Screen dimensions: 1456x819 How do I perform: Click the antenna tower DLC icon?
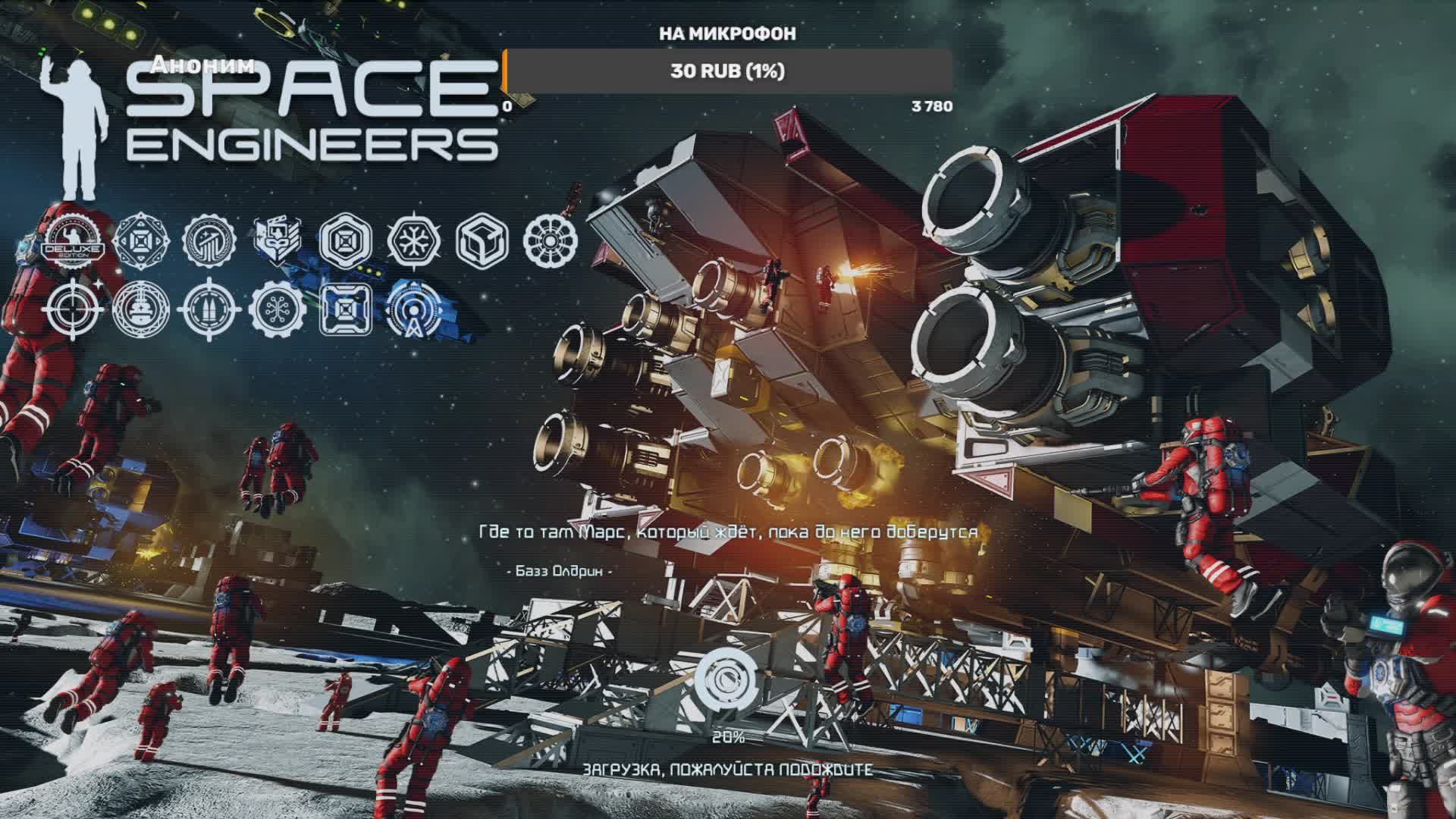click(414, 309)
